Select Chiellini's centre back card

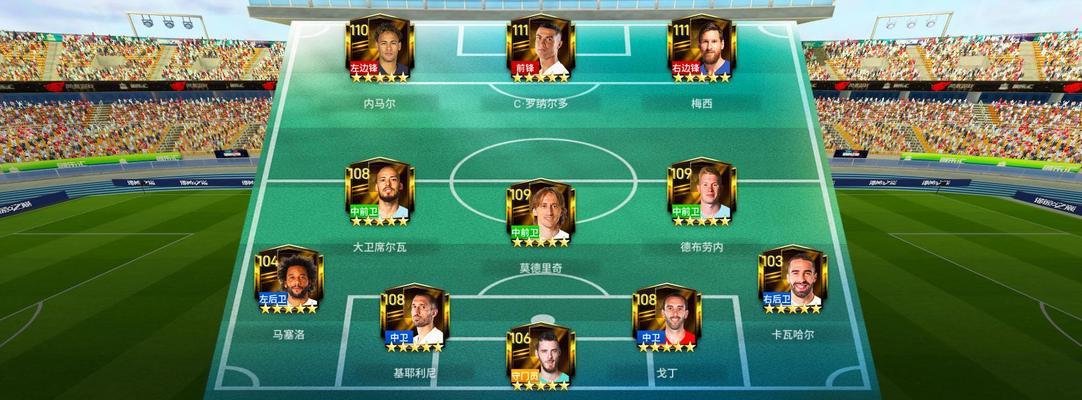pos(413,319)
